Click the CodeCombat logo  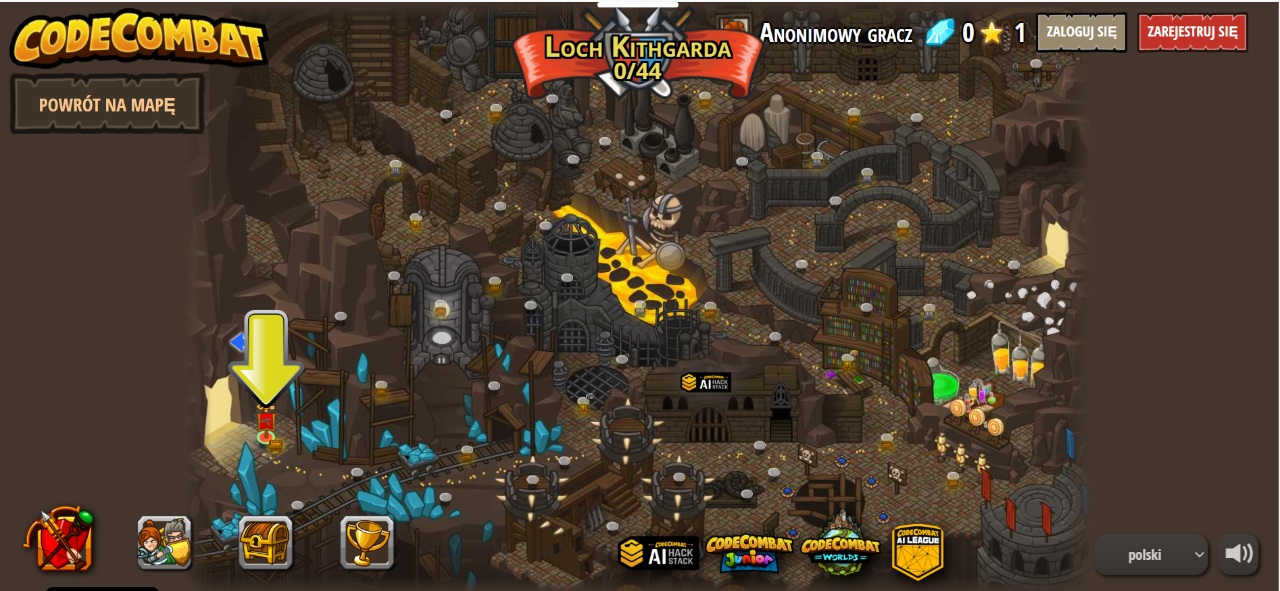pos(138,38)
